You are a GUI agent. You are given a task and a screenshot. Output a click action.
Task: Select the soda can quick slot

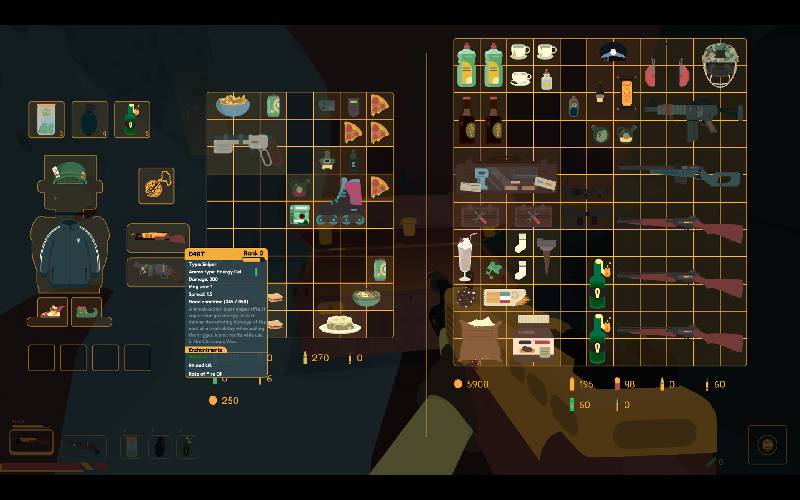(46, 119)
